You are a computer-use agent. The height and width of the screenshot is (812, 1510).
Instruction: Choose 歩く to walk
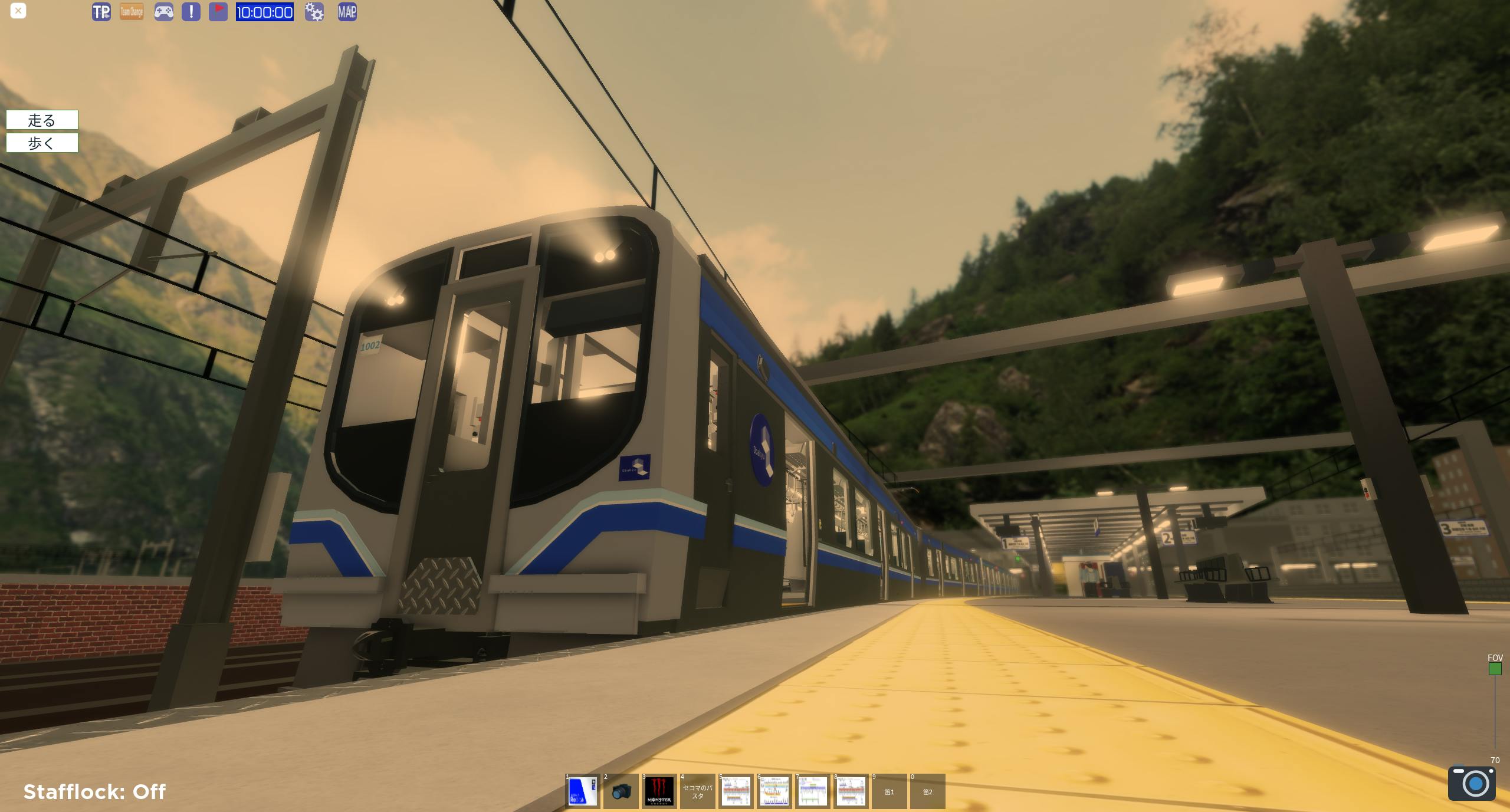[42, 143]
